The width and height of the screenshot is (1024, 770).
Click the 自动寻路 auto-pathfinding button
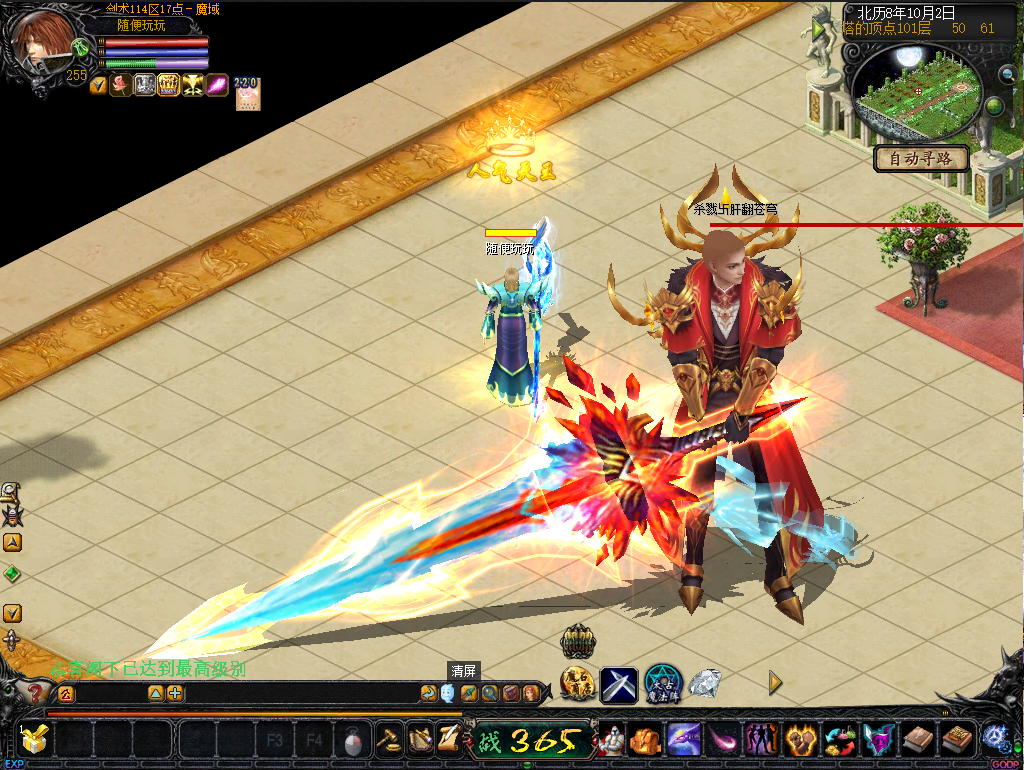tap(921, 158)
